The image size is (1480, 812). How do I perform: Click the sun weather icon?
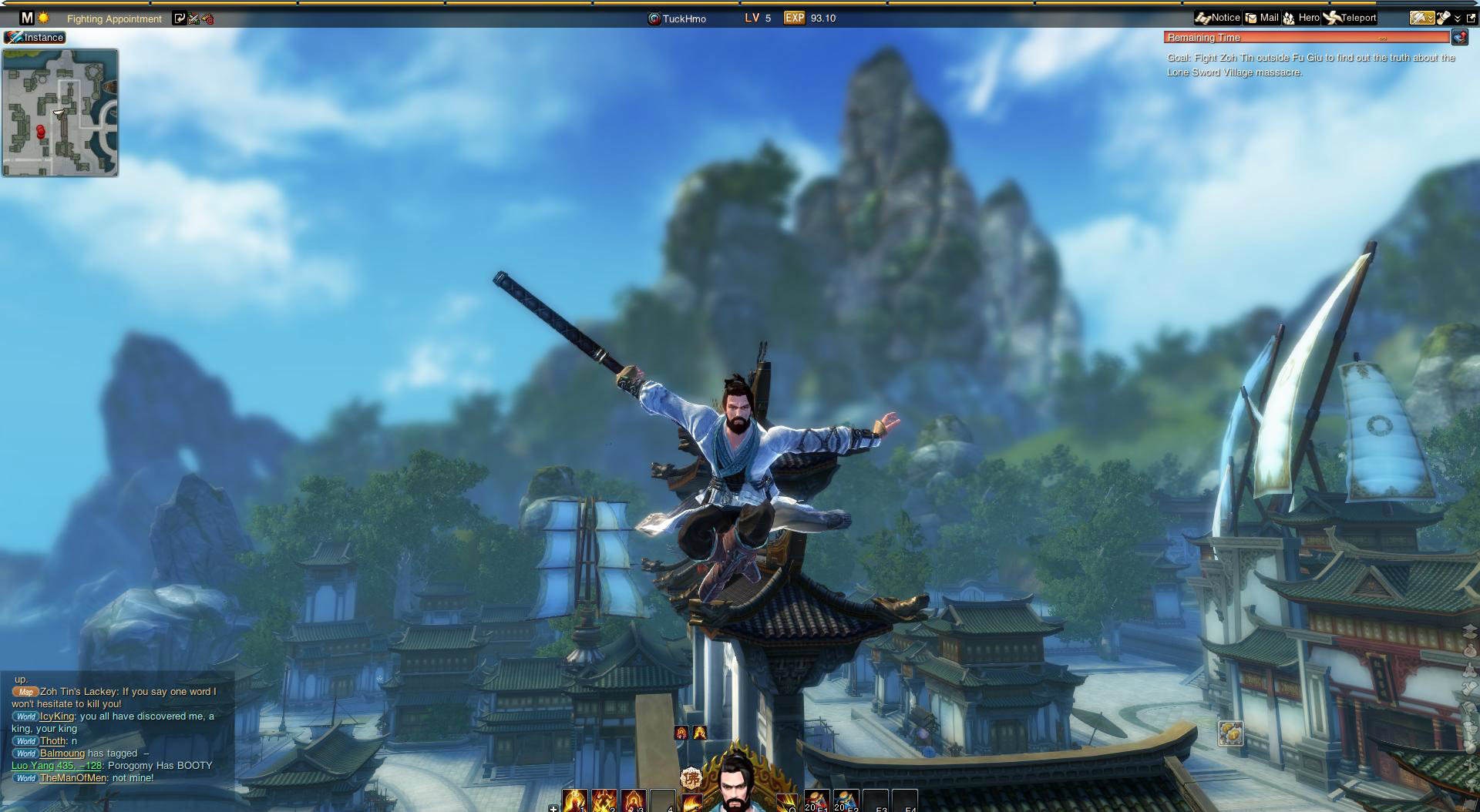[45, 18]
